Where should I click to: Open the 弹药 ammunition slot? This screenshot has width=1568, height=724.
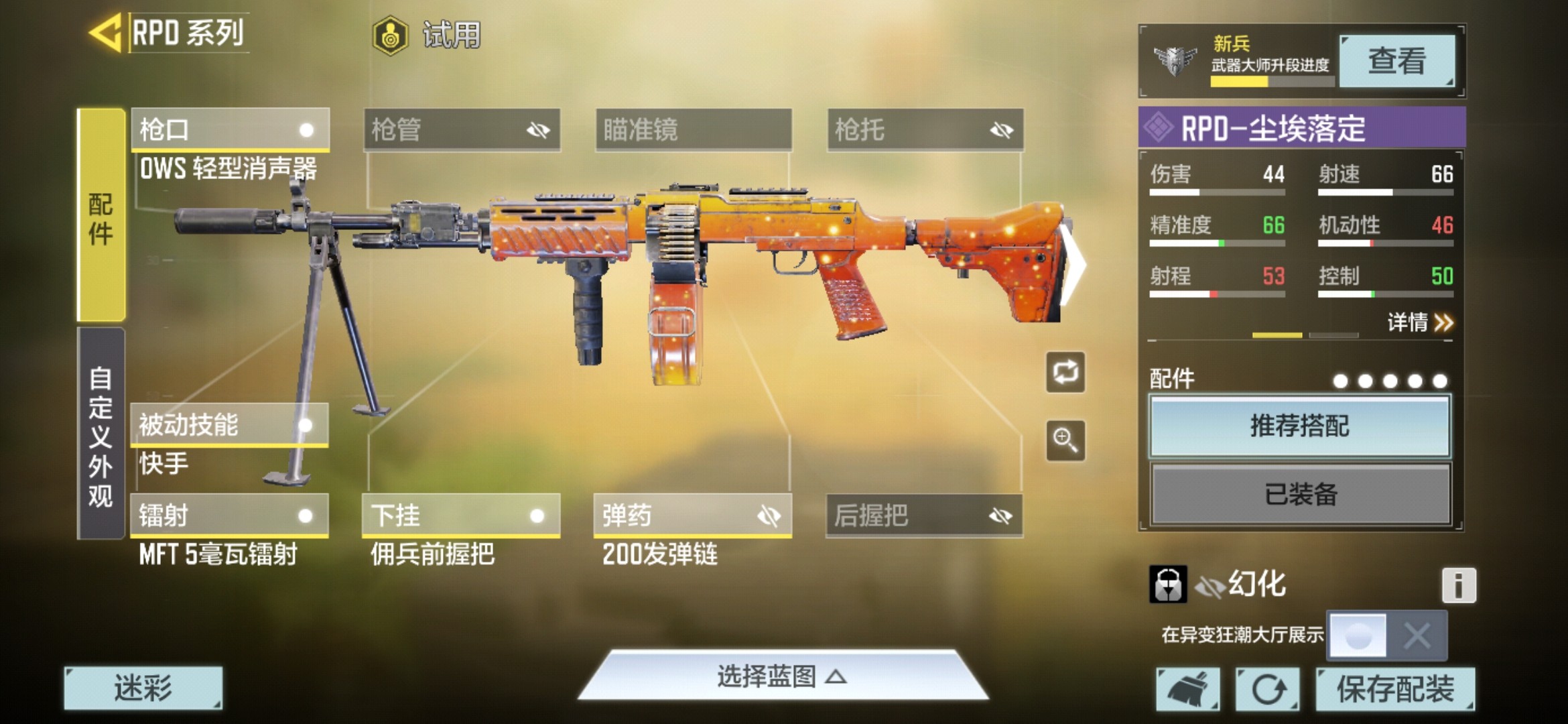[692, 516]
